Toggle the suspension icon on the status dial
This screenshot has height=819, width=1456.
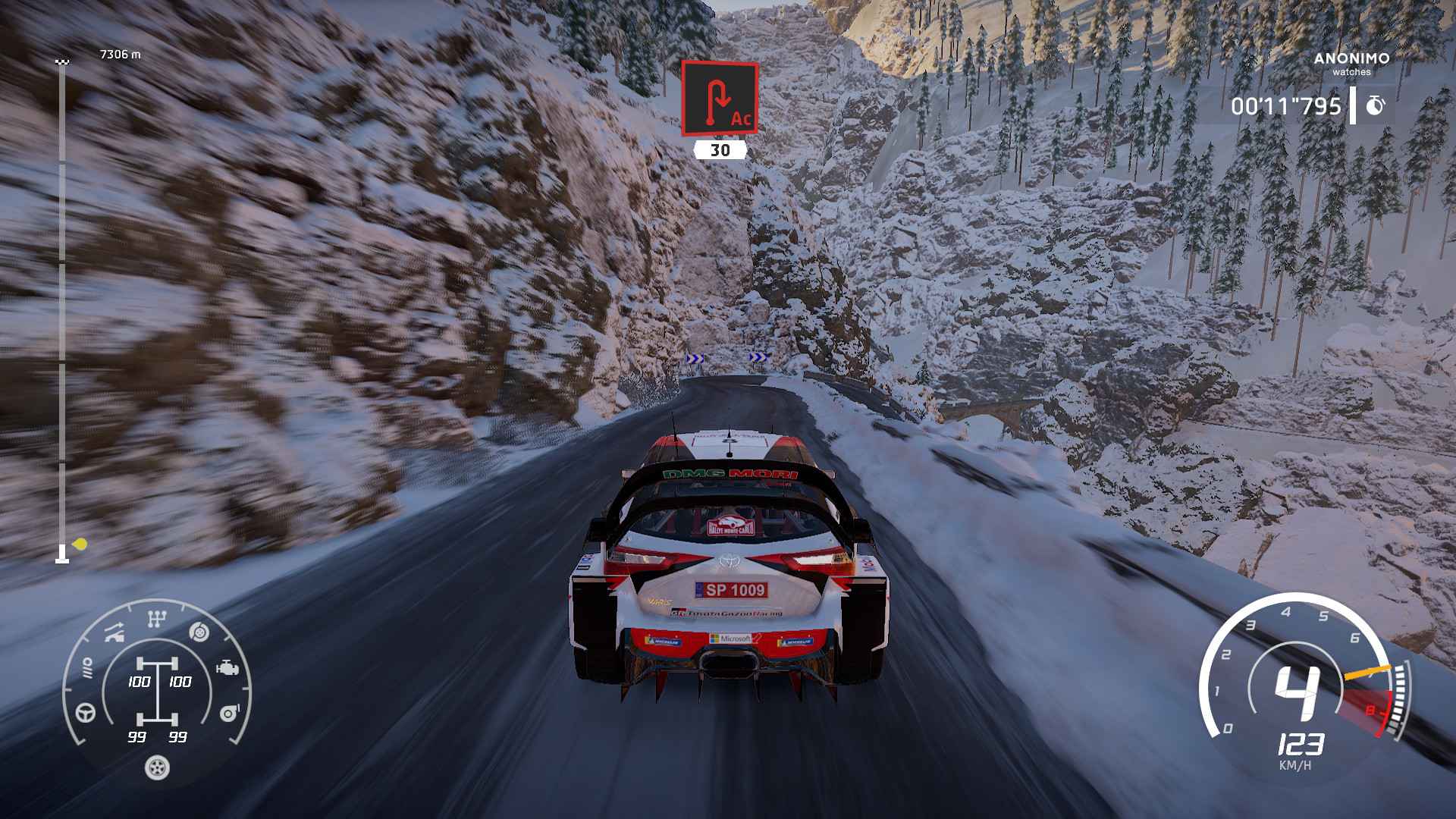113,632
